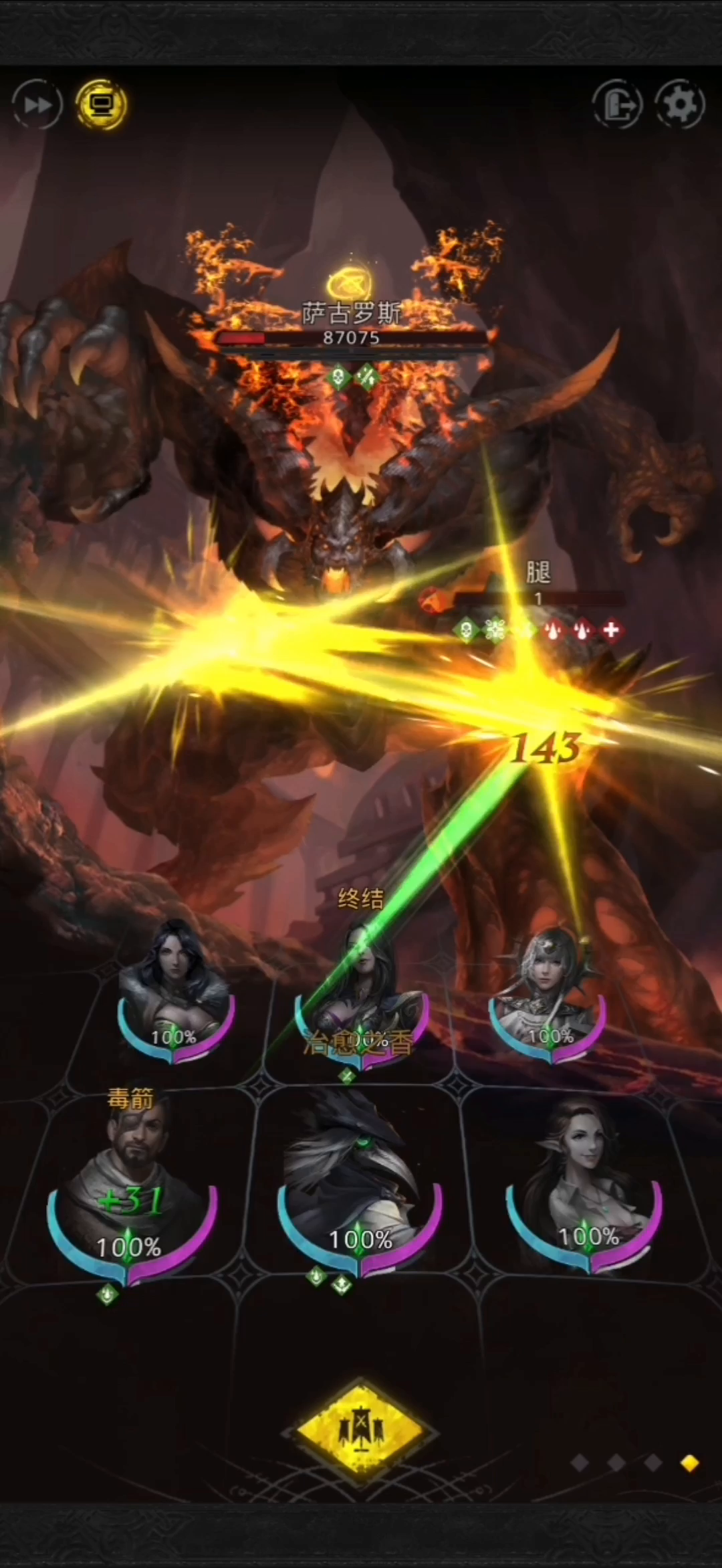Toggle the gold auto-battle icon
The height and width of the screenshot is (1568, 722).
click(x=102, y=104)
